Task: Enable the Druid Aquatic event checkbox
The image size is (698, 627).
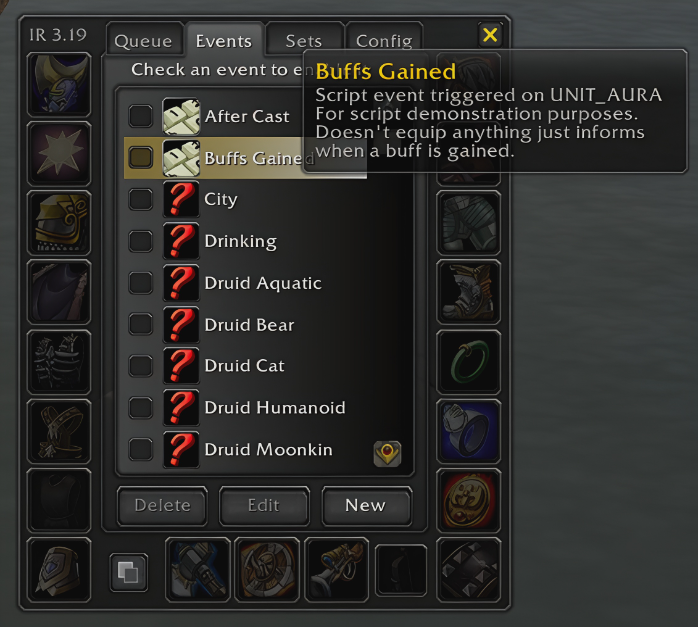Action: tap(141, 283)
